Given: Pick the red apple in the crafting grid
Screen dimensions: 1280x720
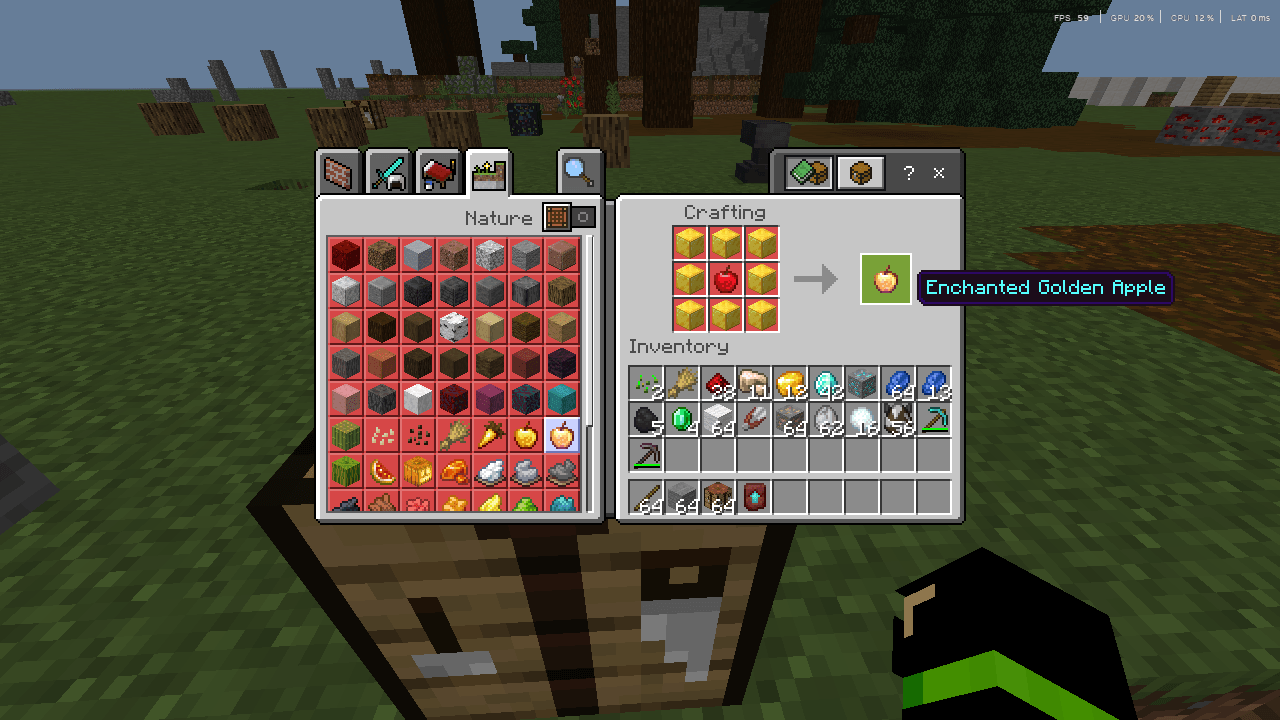Looking at the screenshot, I should pyautogui.click(x=724, y=280).
